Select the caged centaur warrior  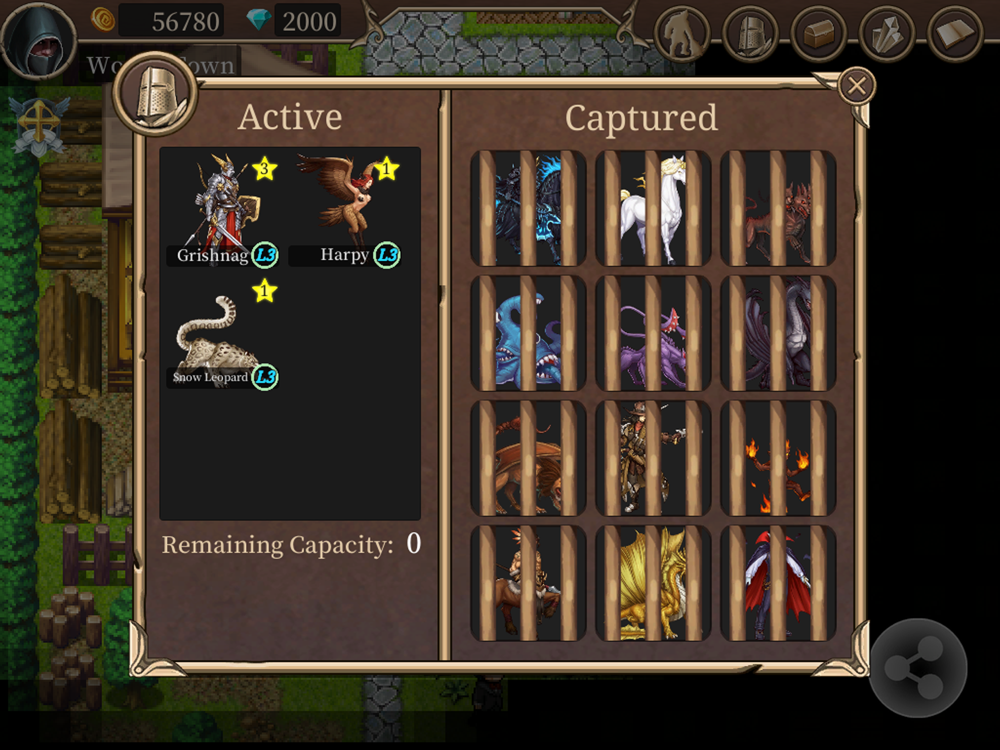click(528, 583)
